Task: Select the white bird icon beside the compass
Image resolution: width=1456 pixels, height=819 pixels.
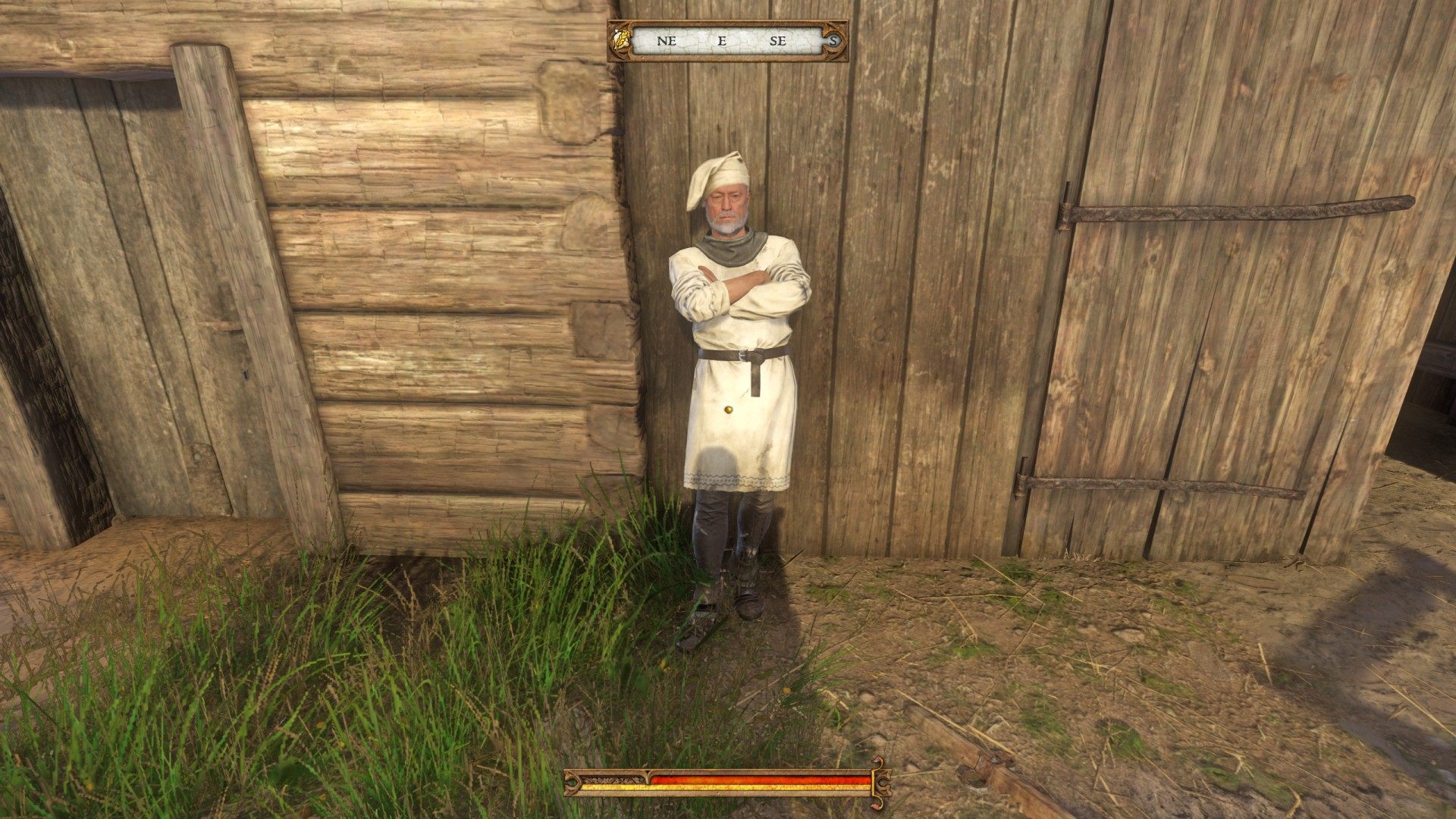Action: (617, 36)
